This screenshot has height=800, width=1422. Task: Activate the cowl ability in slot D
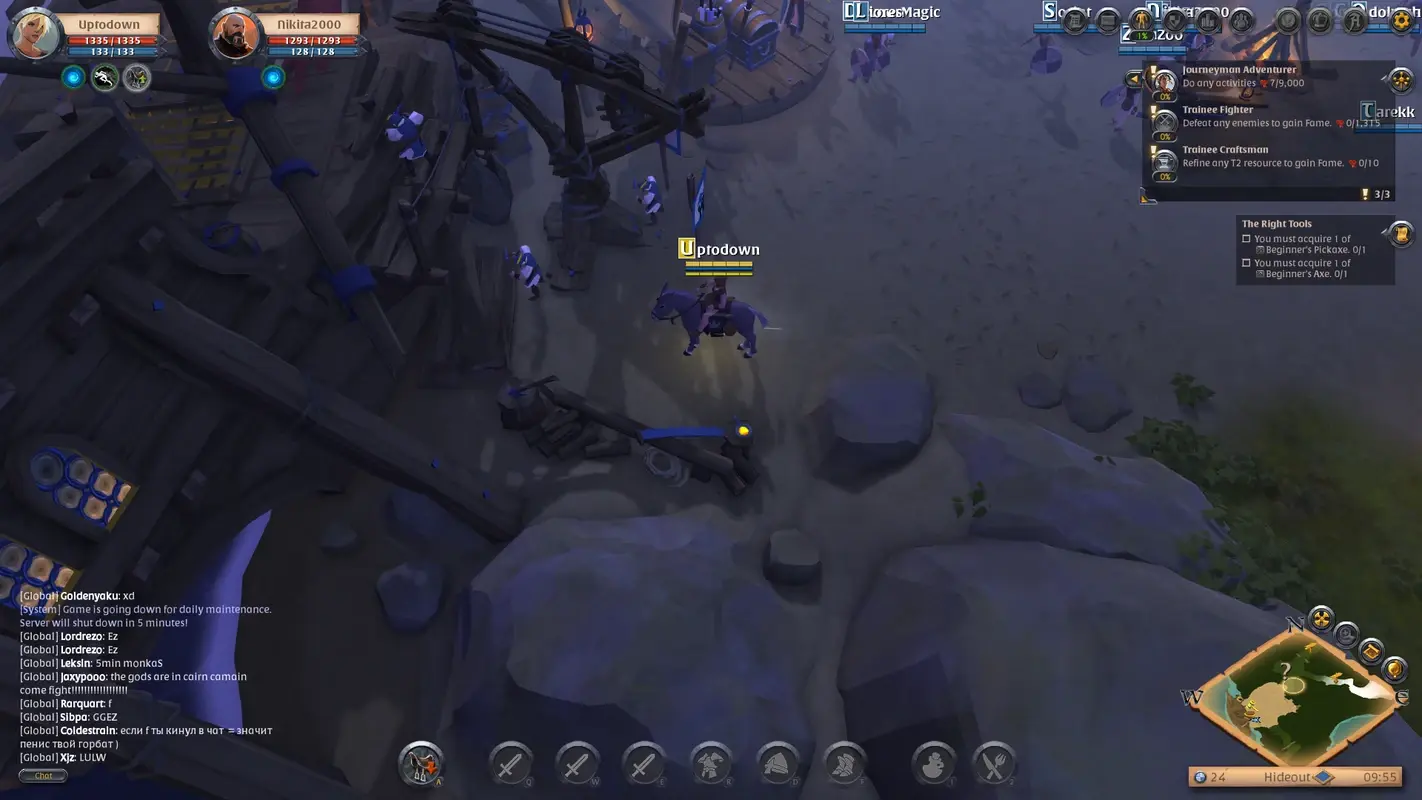click(777, 764)
